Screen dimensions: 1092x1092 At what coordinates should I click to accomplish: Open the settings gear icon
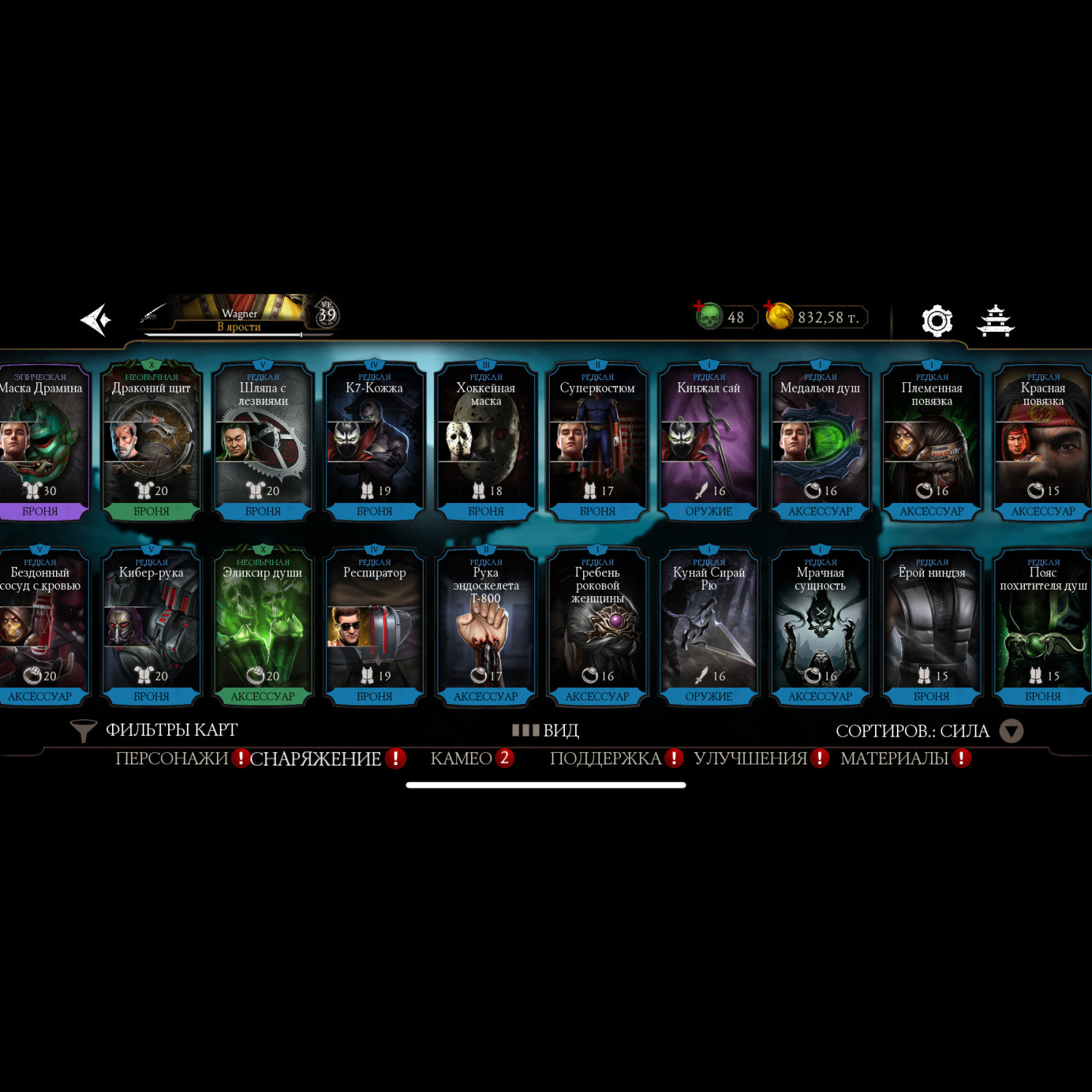point(936,320)
